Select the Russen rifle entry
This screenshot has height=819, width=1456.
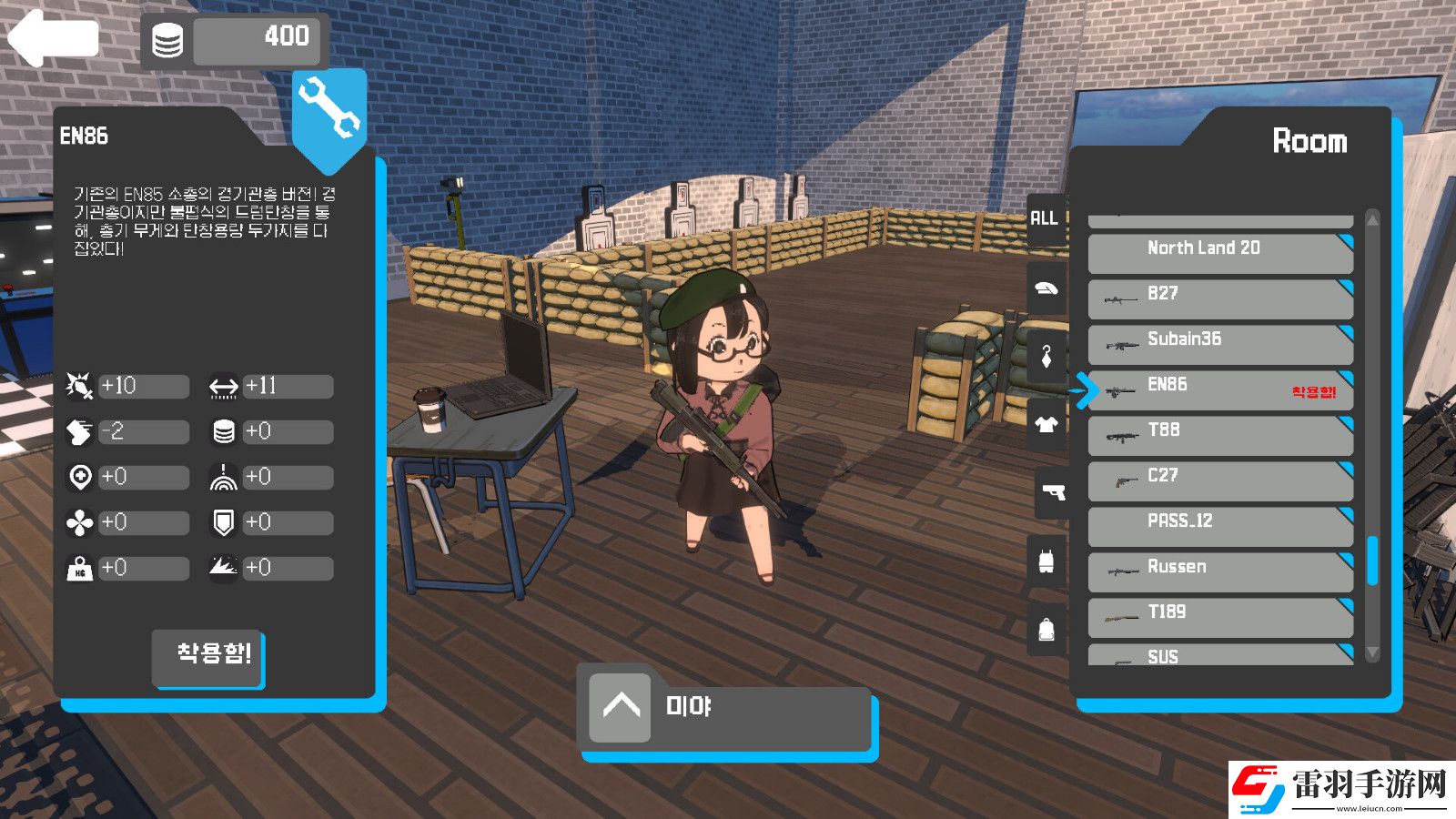point(1219,571)
